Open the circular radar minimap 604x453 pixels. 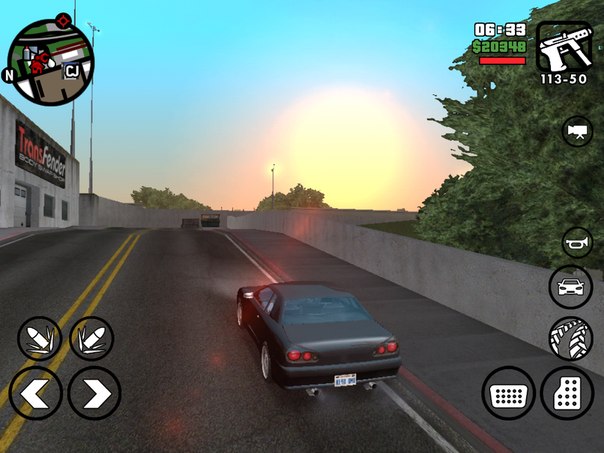[x=50, y=61]
